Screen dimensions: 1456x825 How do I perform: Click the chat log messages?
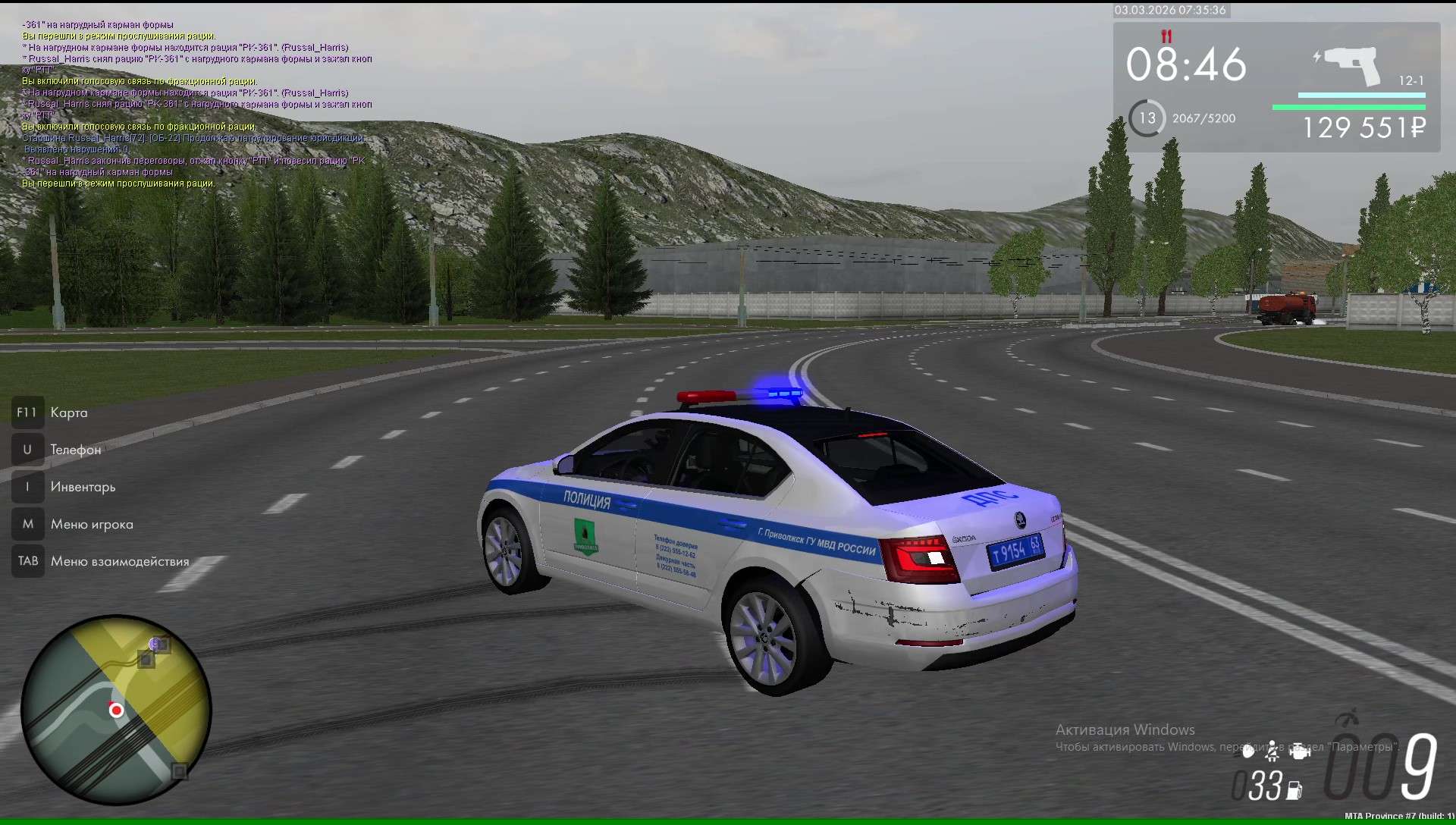tap(195, 104)
